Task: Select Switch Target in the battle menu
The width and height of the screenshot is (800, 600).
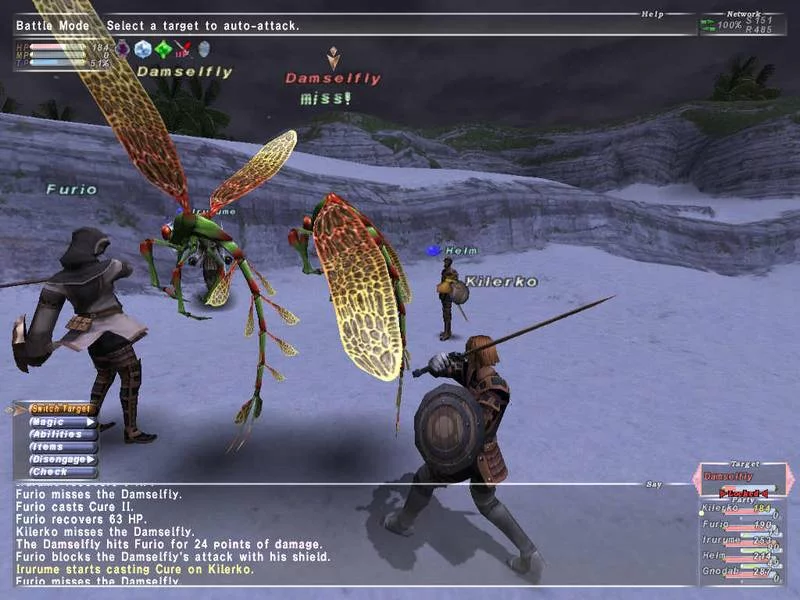Action: tap(60, 409)
